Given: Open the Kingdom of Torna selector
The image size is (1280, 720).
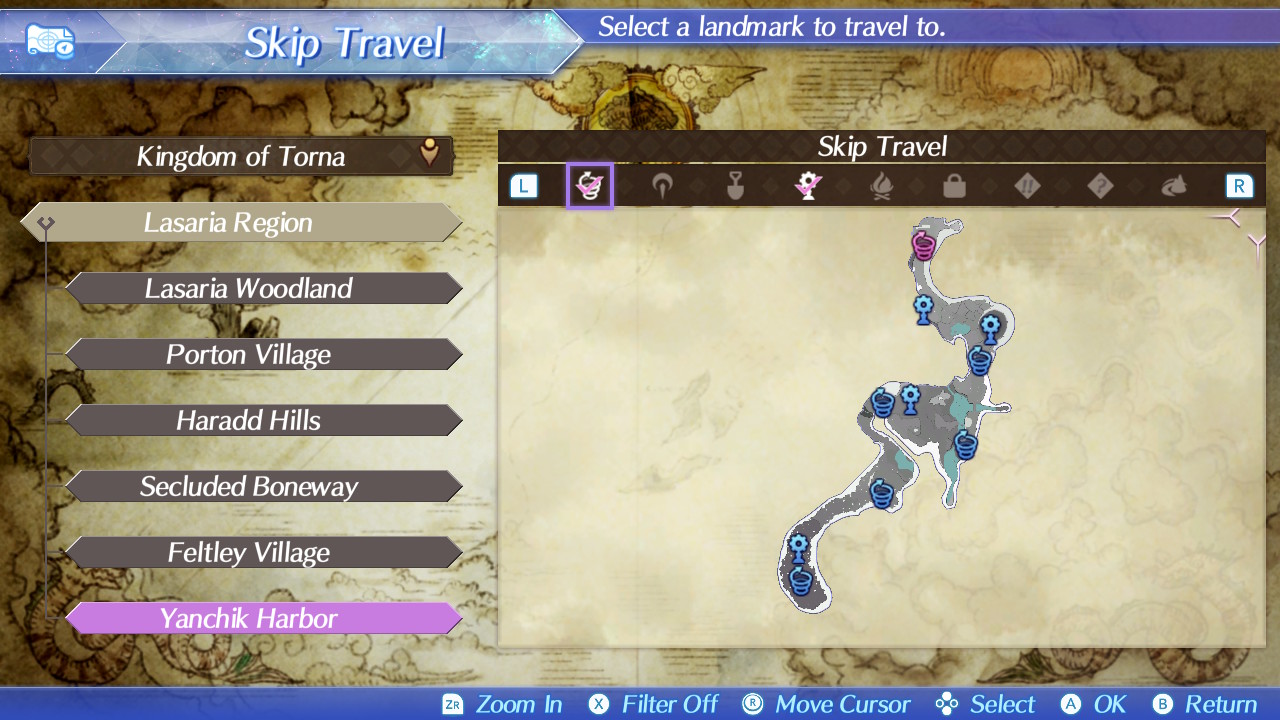Looking at the screenshot, I should tap(241, 156).
